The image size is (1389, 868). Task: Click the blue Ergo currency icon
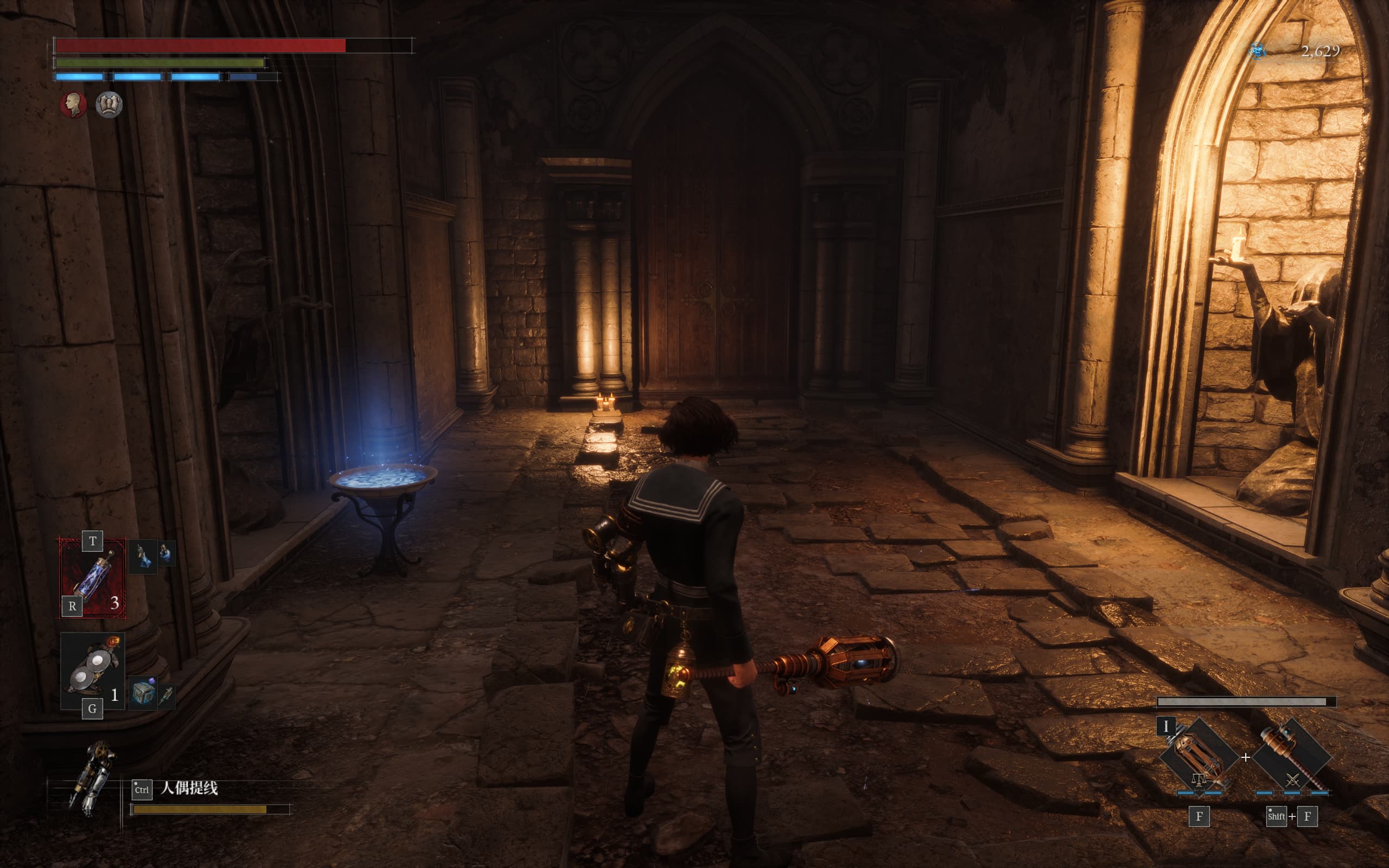[x=1257, y=51]
